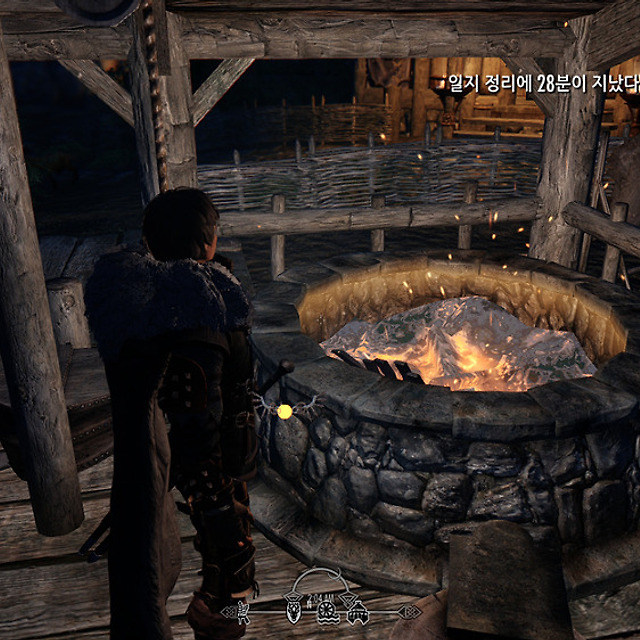
Task: Click the domed building icon
Action: point(357,613)
